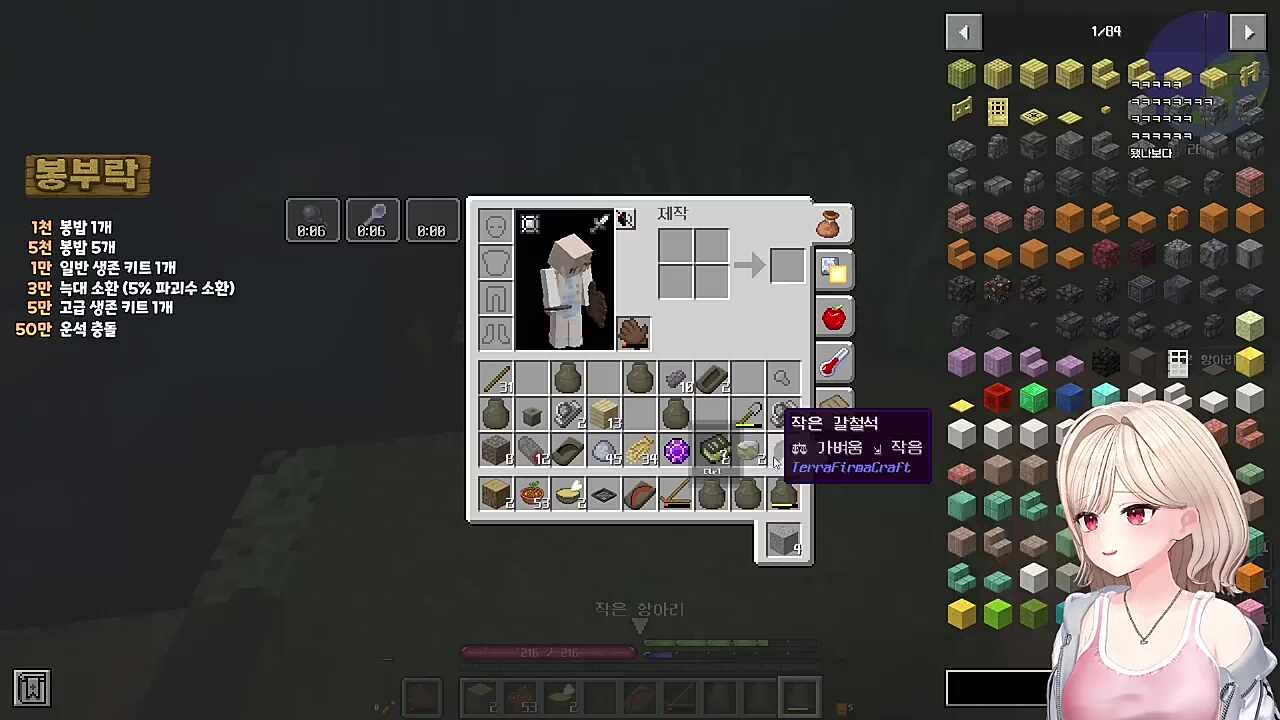
Task: Select the stack of 34 straw
Action: pyautogui.click(x=640, y=451)
